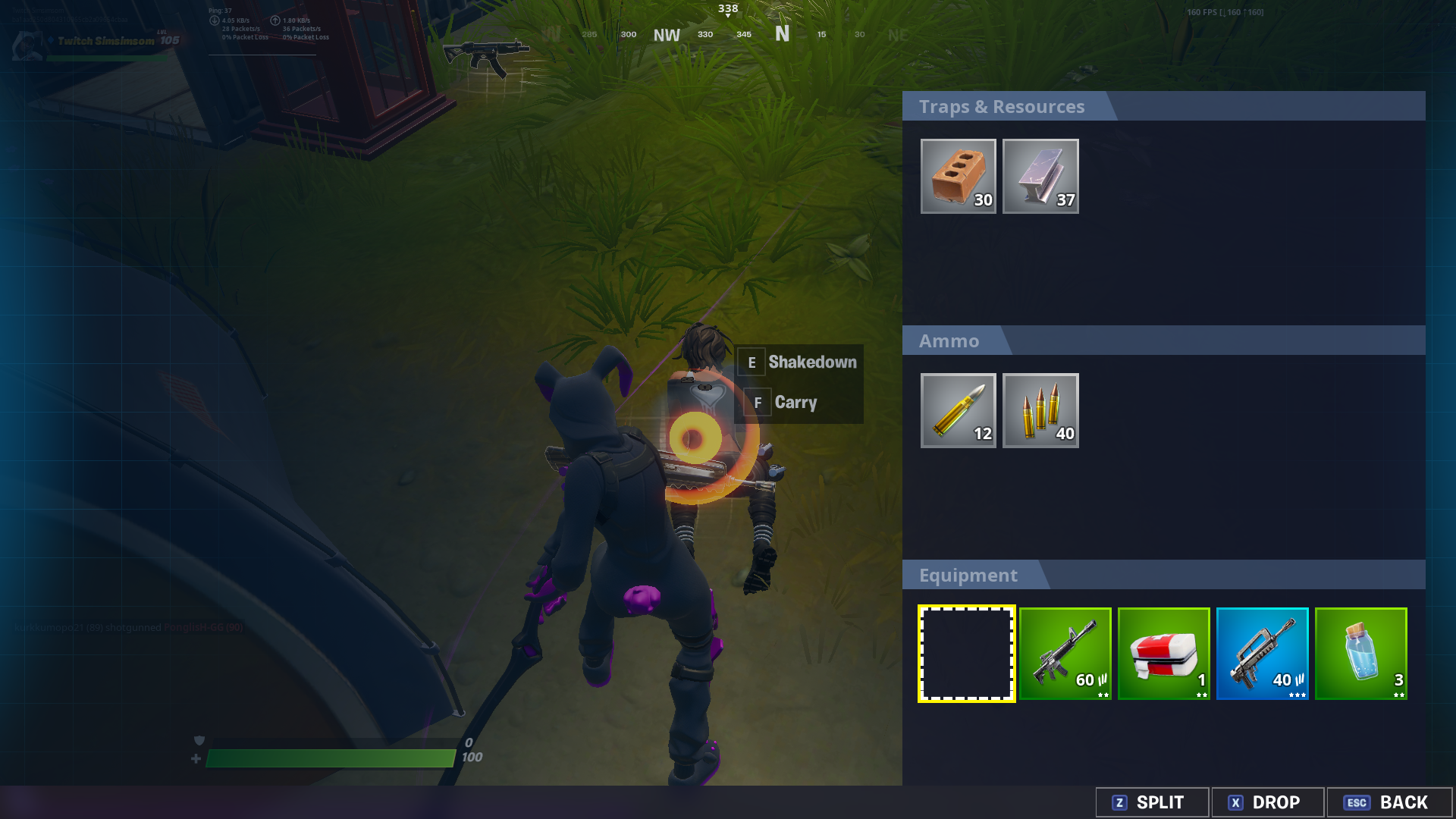Viewport: 1456px width, 819px height.
Task: Choose the light bullets ammo slot
Action: click(x=1040, y=410)
